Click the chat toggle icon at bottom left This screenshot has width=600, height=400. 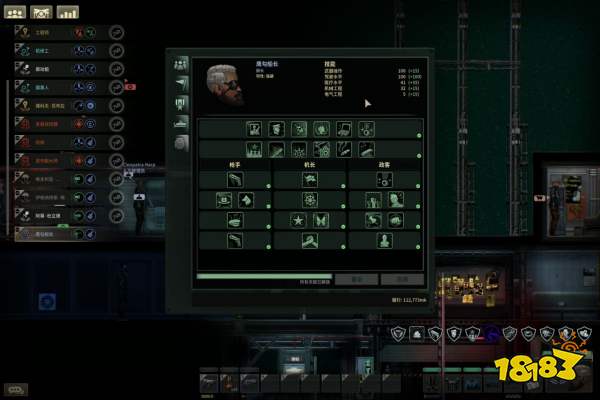tap(17, 389)
